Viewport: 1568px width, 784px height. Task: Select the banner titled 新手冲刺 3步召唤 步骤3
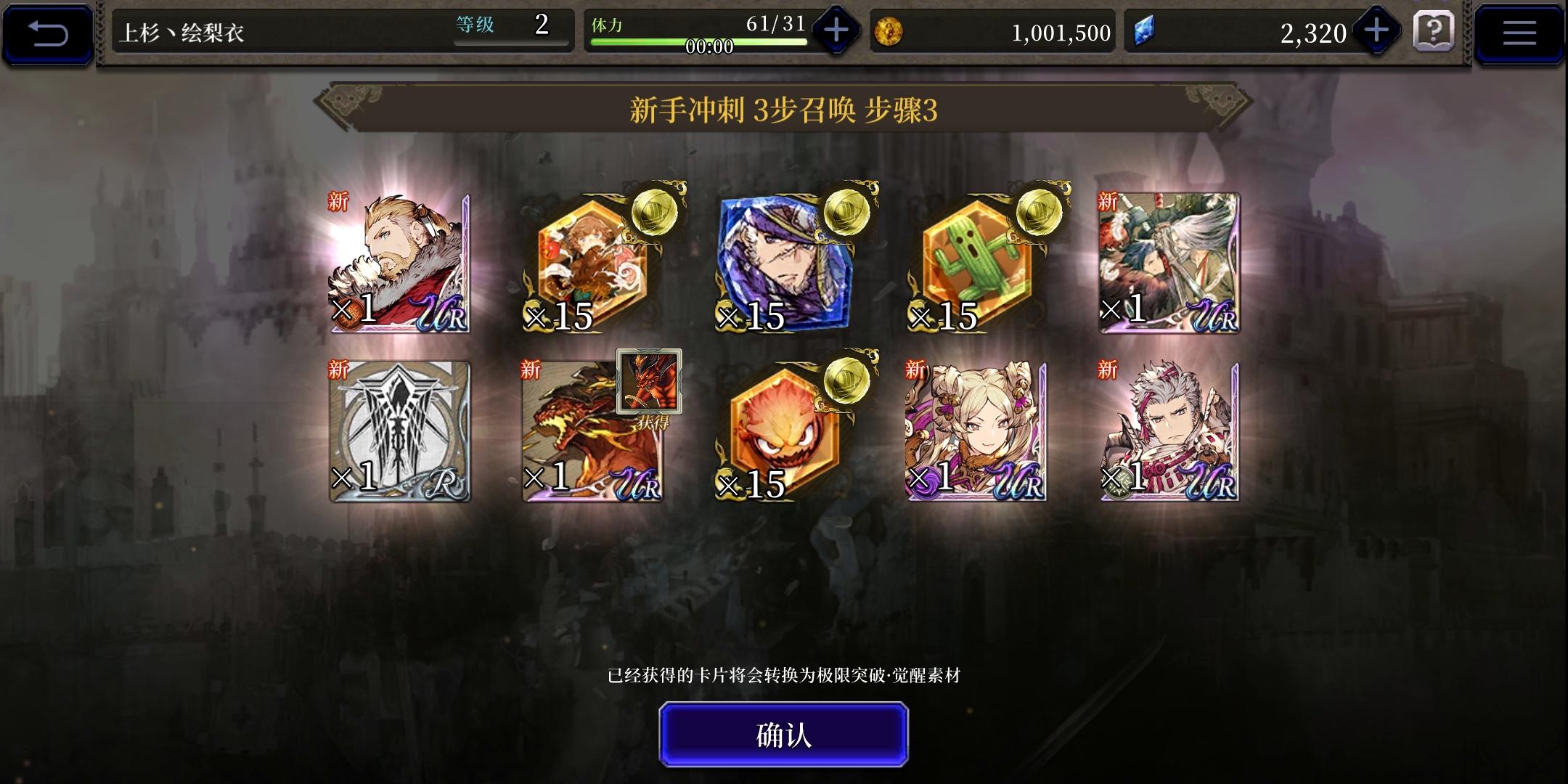click(784, 110)
